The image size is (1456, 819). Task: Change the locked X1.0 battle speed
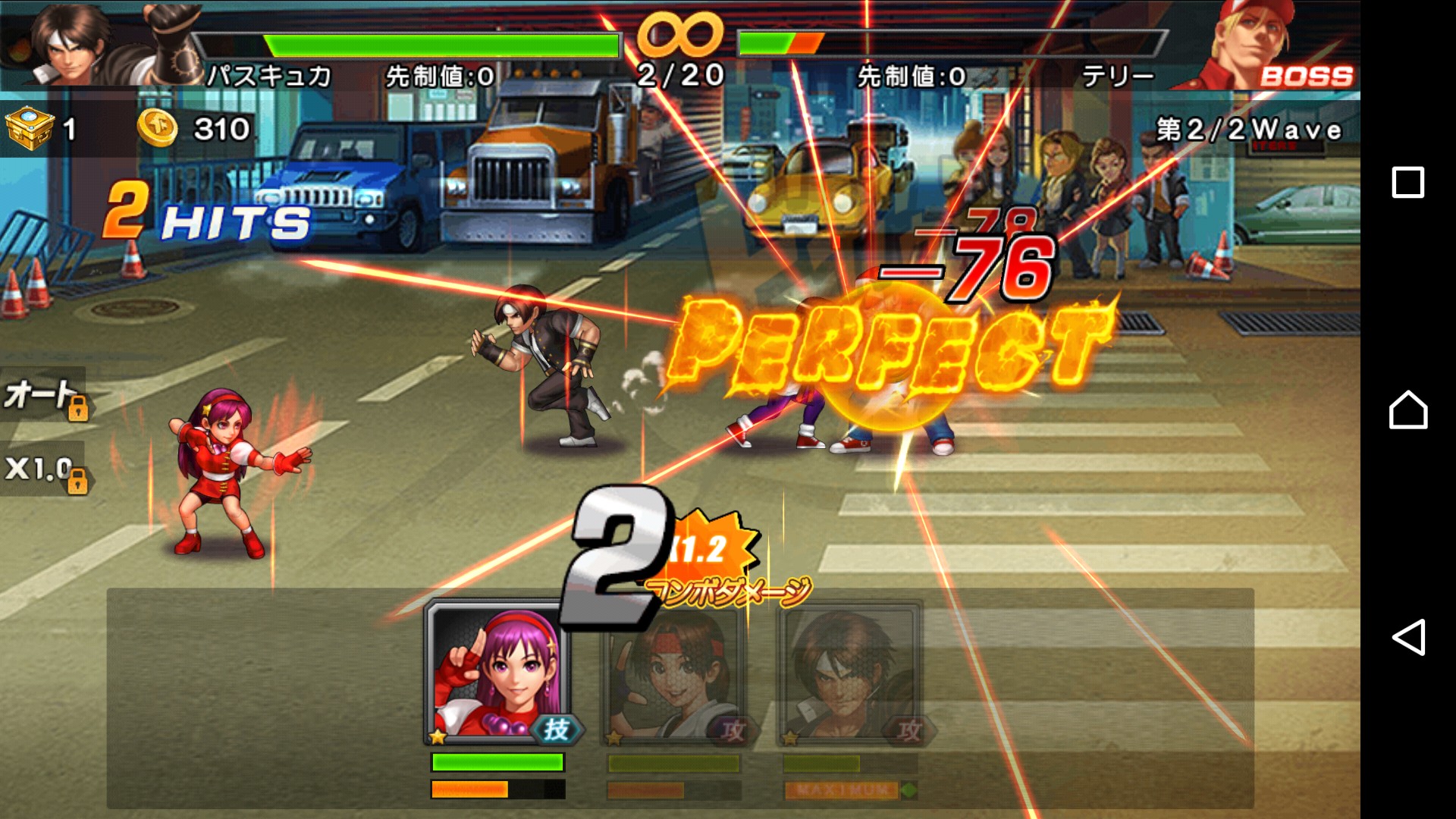pos(44,469)
